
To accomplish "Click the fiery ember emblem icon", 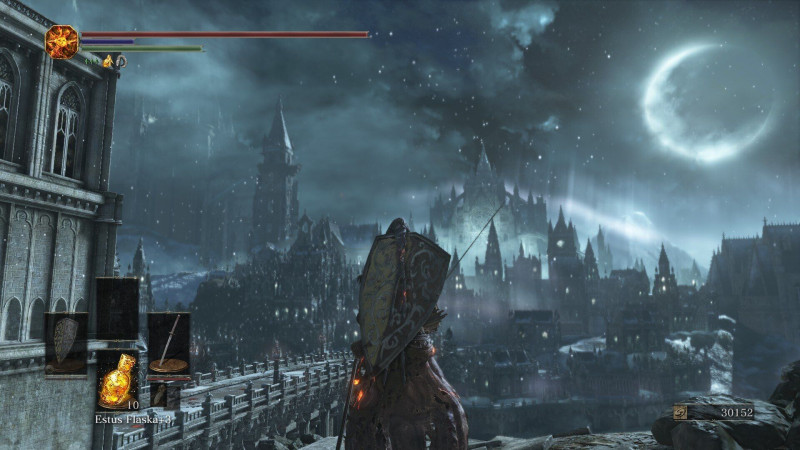I will [62, 41].
